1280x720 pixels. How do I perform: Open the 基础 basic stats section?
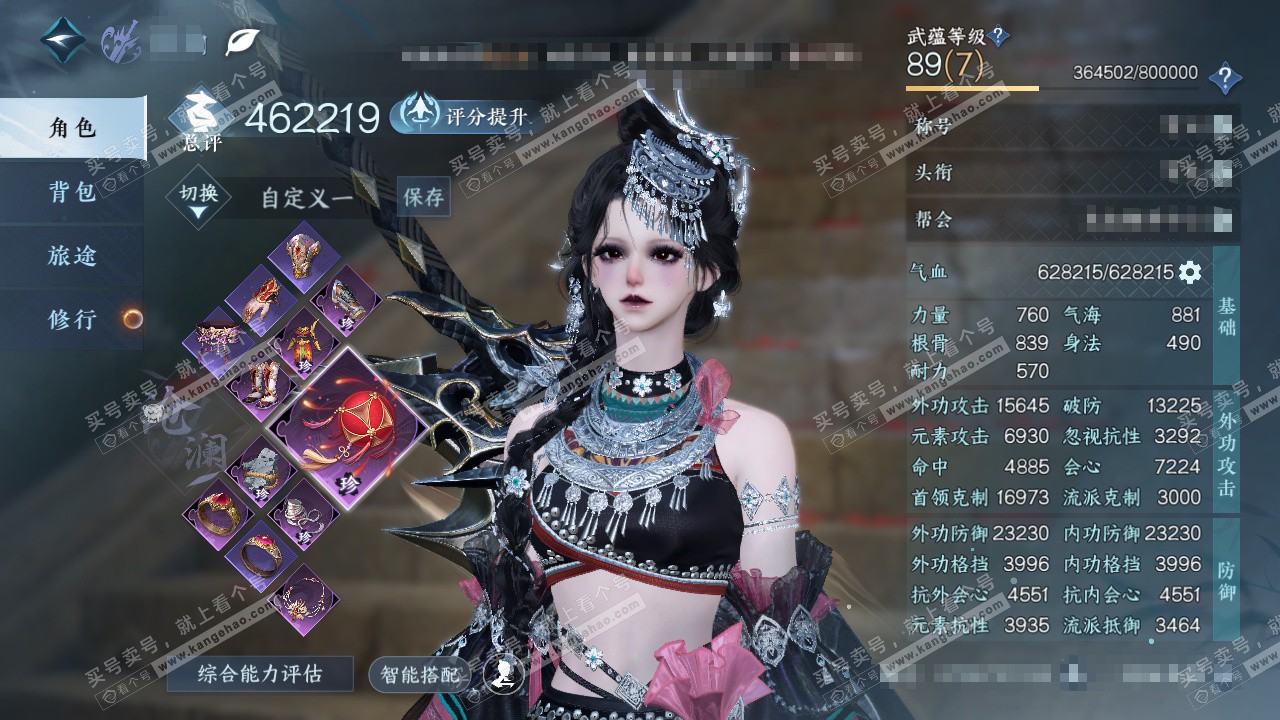[1226, 316]
